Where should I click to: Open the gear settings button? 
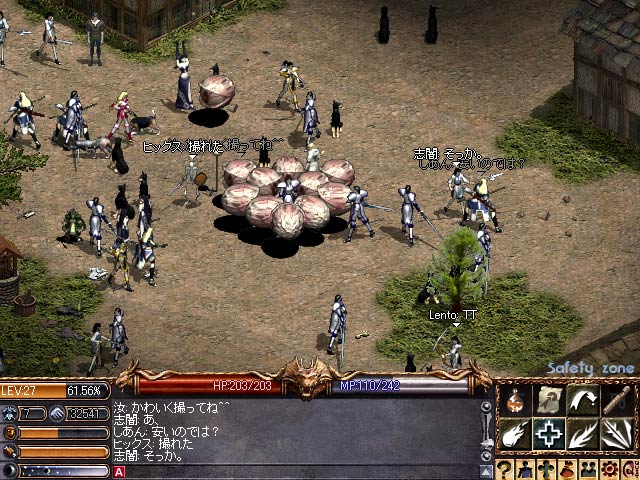pyautogui.click(x=610, y=469)
